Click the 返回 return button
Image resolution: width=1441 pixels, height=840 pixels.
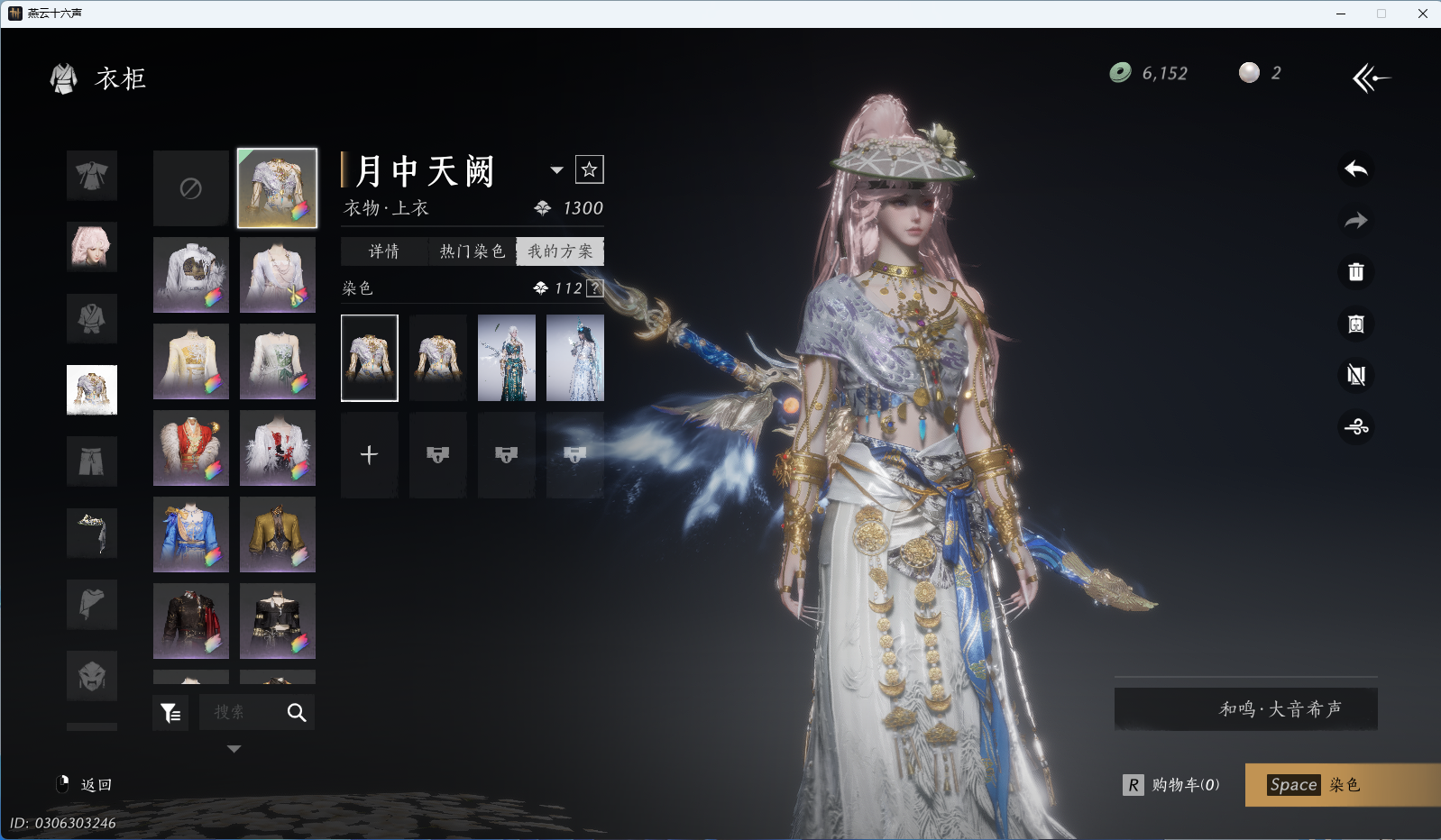click(x=85, y=785)
